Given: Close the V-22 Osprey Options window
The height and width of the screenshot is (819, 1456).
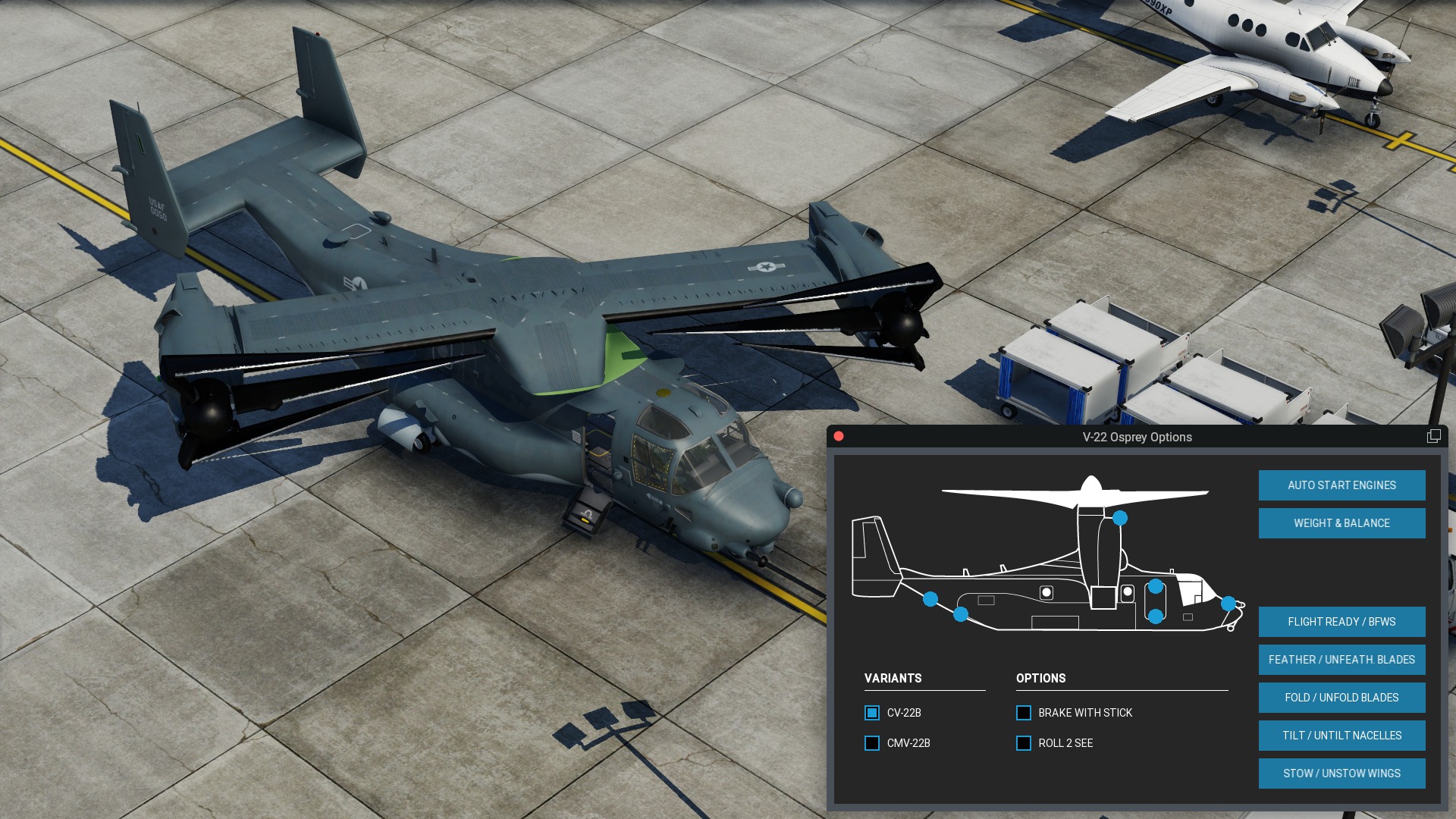Looking at the screenshot, I should coord(839,436).
